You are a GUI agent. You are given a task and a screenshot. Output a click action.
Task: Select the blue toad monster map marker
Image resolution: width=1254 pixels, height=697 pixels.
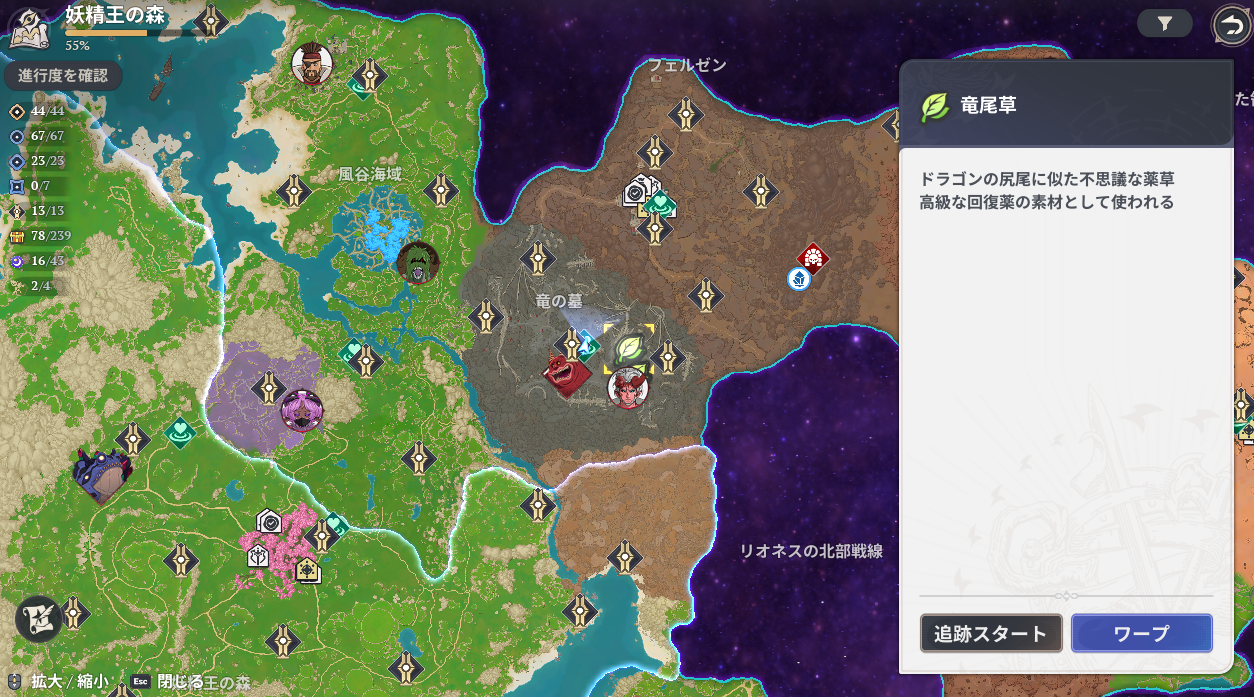(x=102, y=474)
